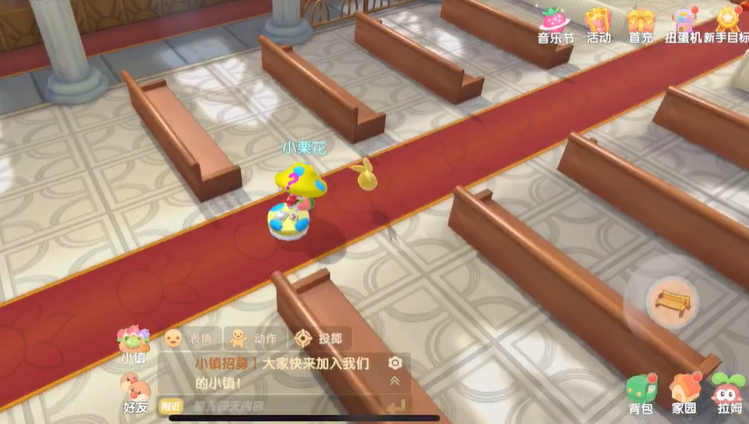Go to 家园 homestead
749x424 pixels.
click(x=684, y=391)
